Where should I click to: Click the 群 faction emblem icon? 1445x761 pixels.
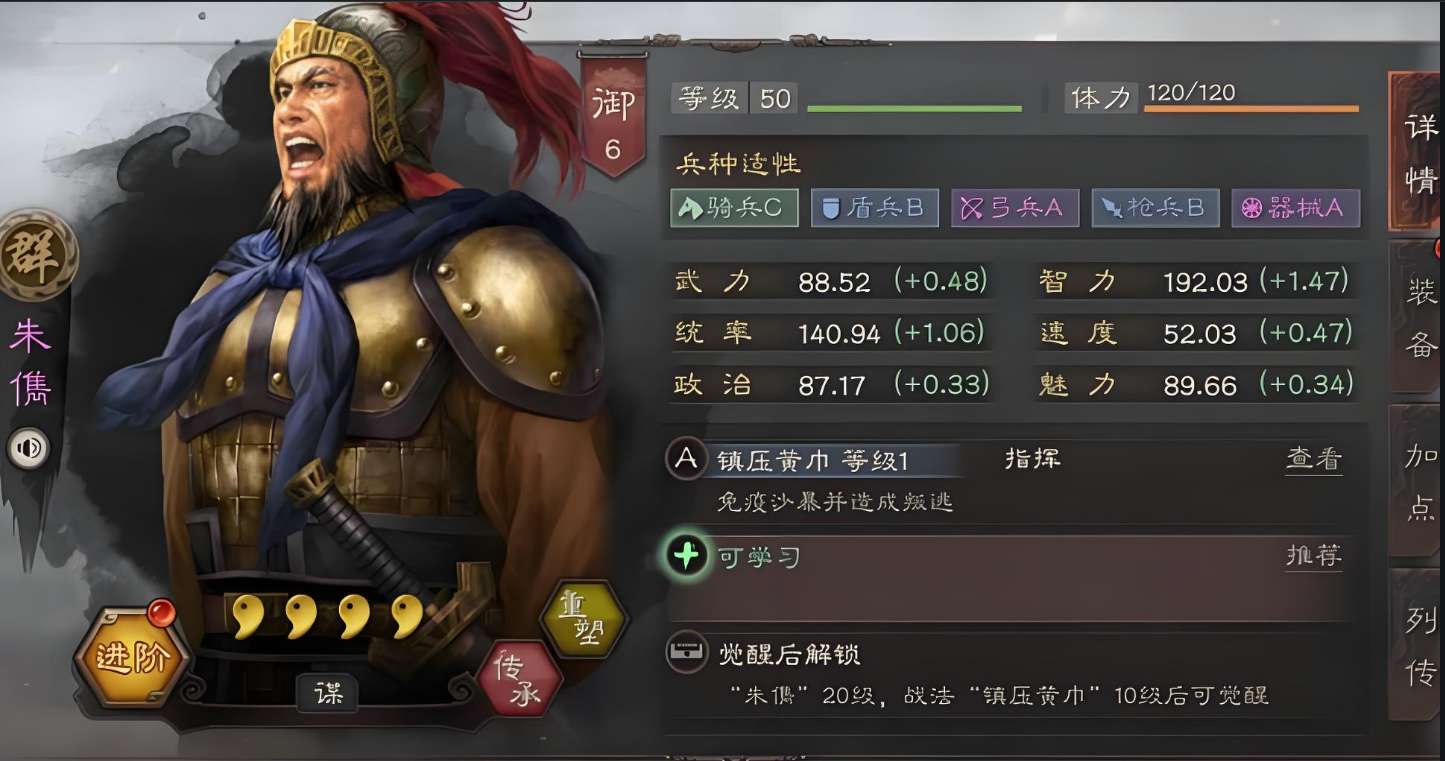pos(37,250)
